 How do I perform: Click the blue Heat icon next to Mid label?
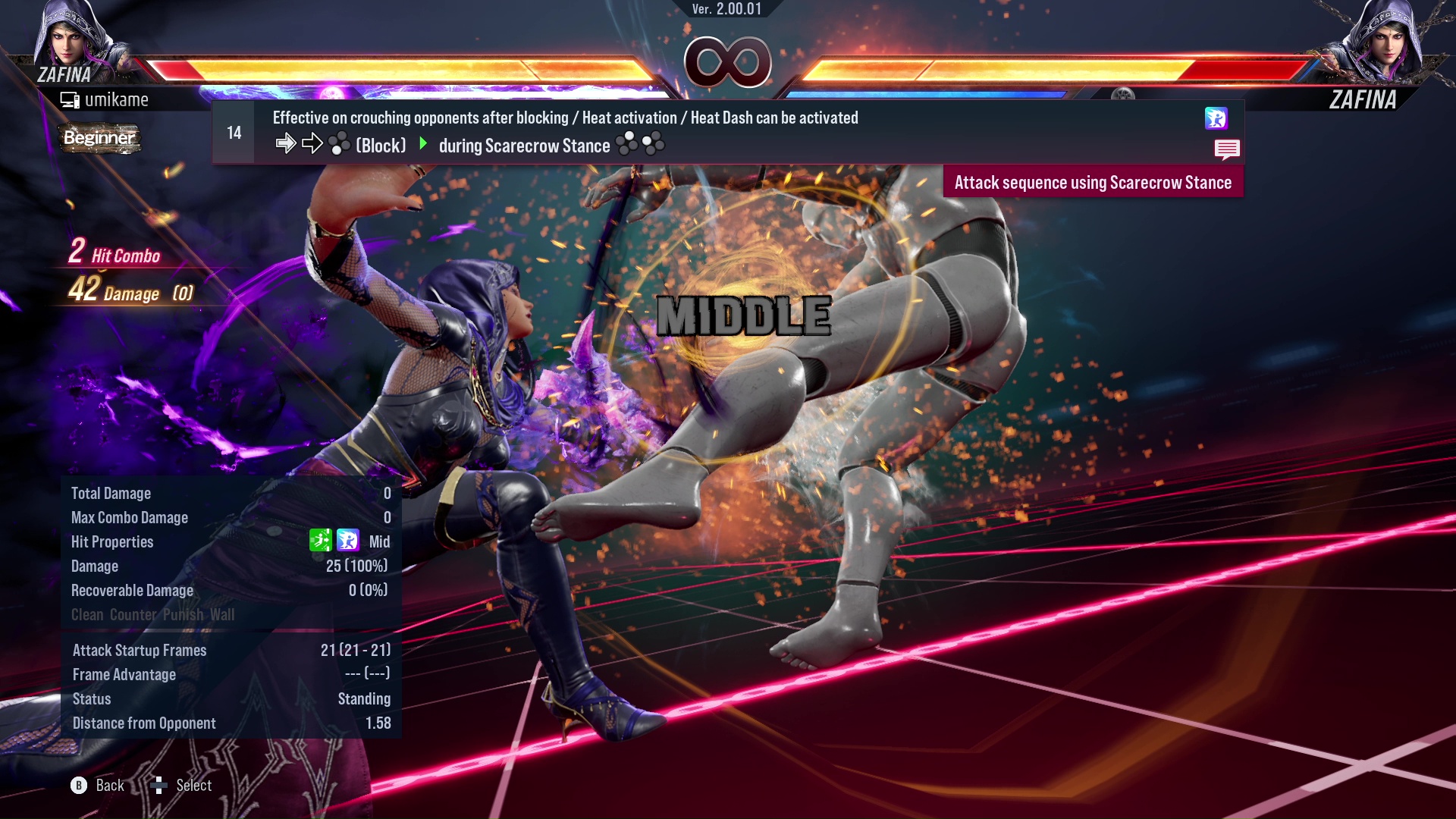[347, 541]
